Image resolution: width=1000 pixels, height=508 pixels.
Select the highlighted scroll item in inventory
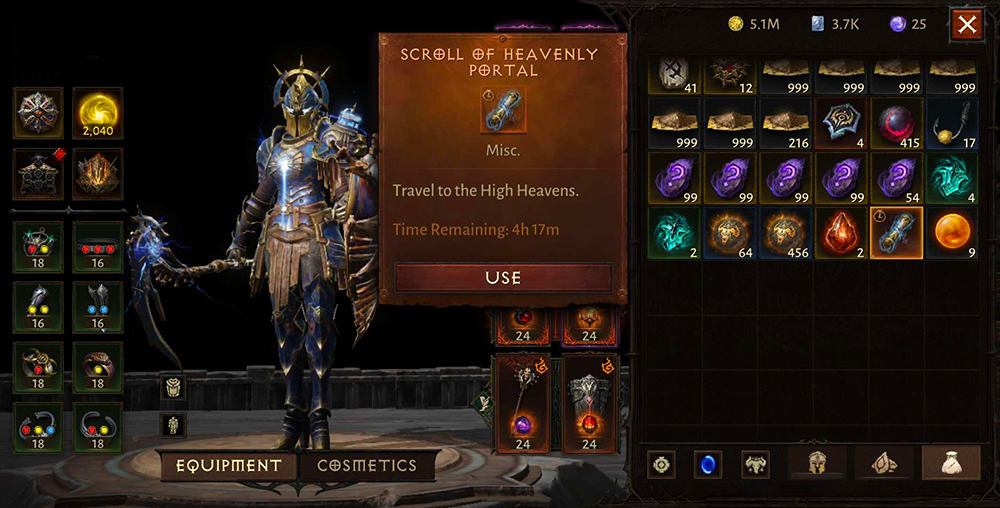[896, 233]
